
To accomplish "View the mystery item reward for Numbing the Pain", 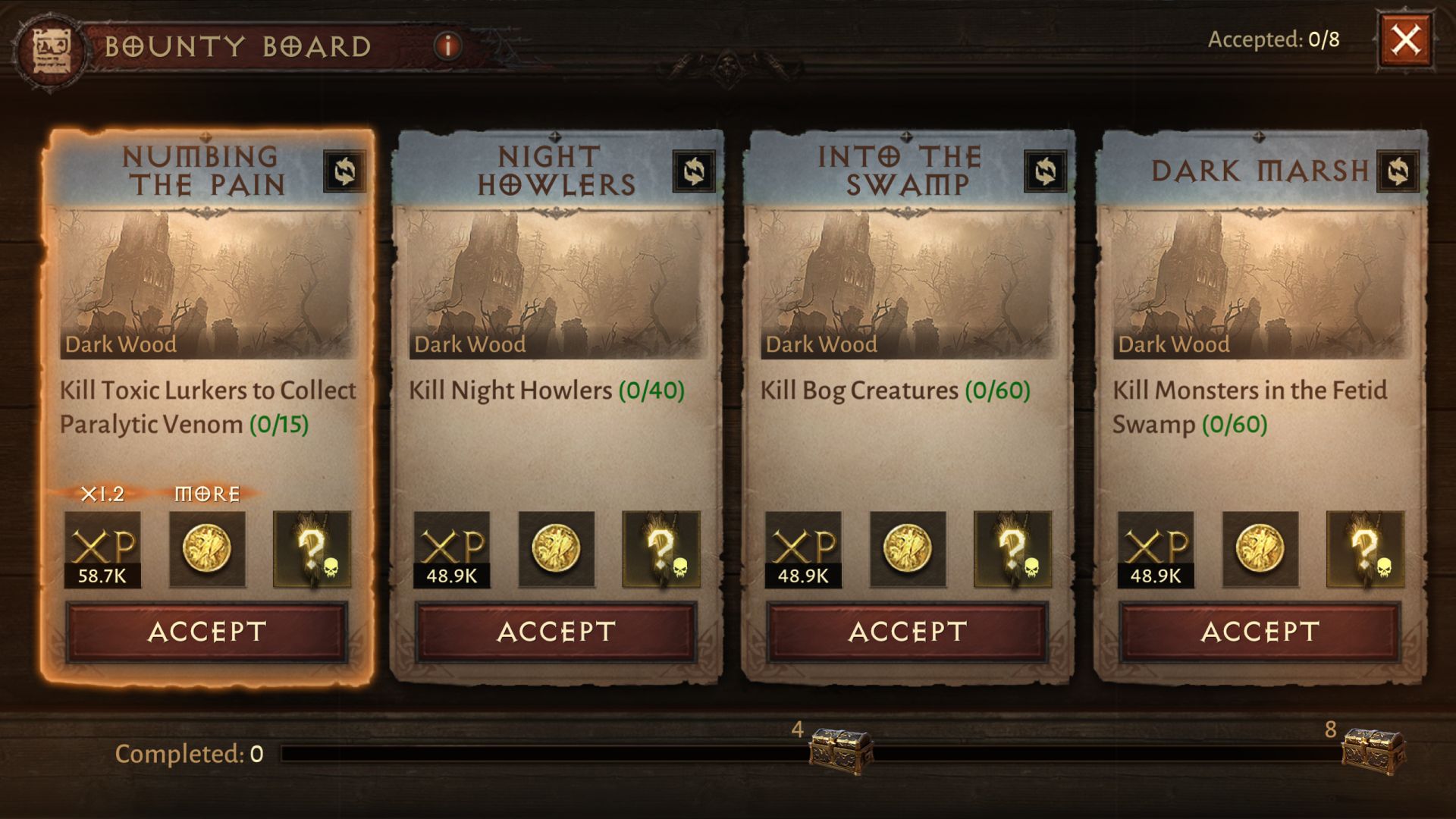I will 312,550.
